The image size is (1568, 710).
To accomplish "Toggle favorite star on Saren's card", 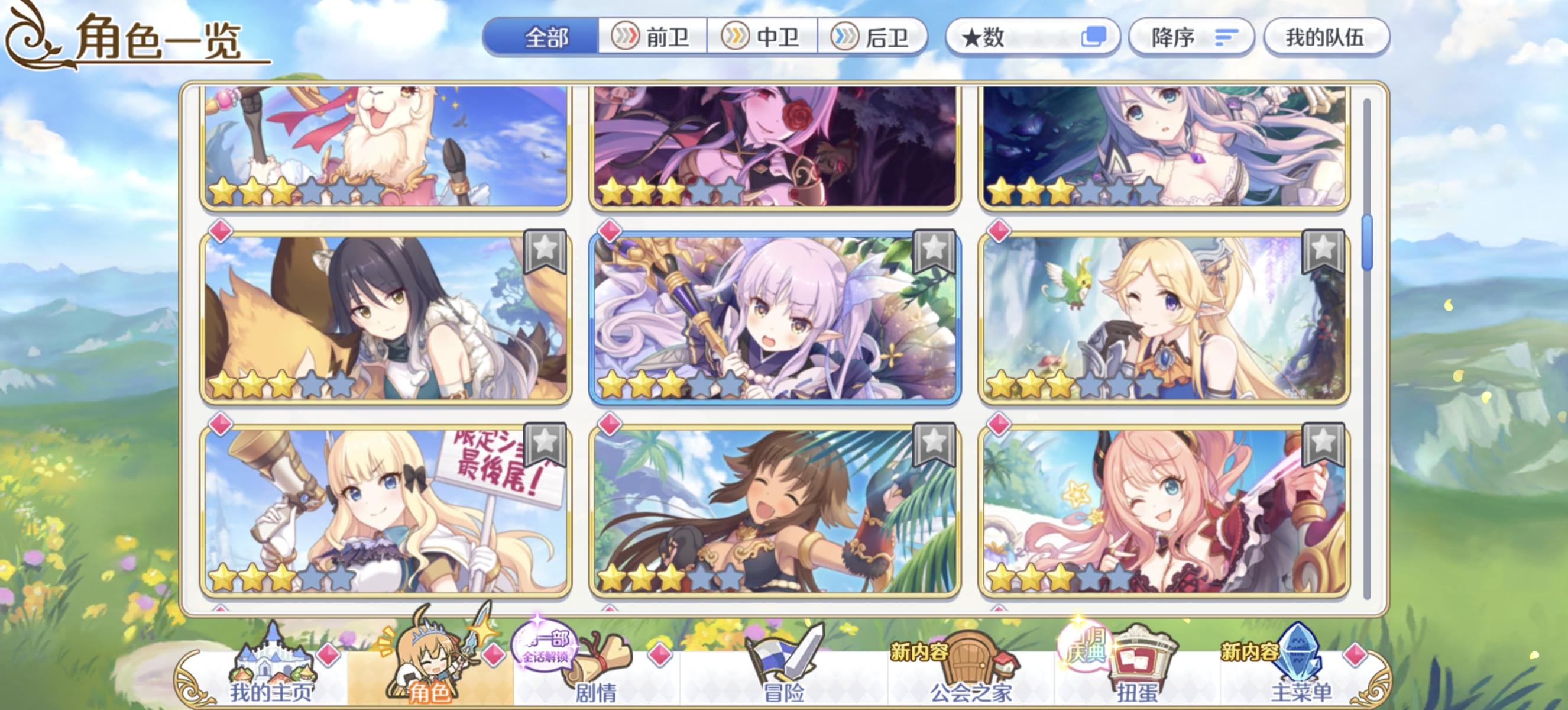I will click(545, 443).
